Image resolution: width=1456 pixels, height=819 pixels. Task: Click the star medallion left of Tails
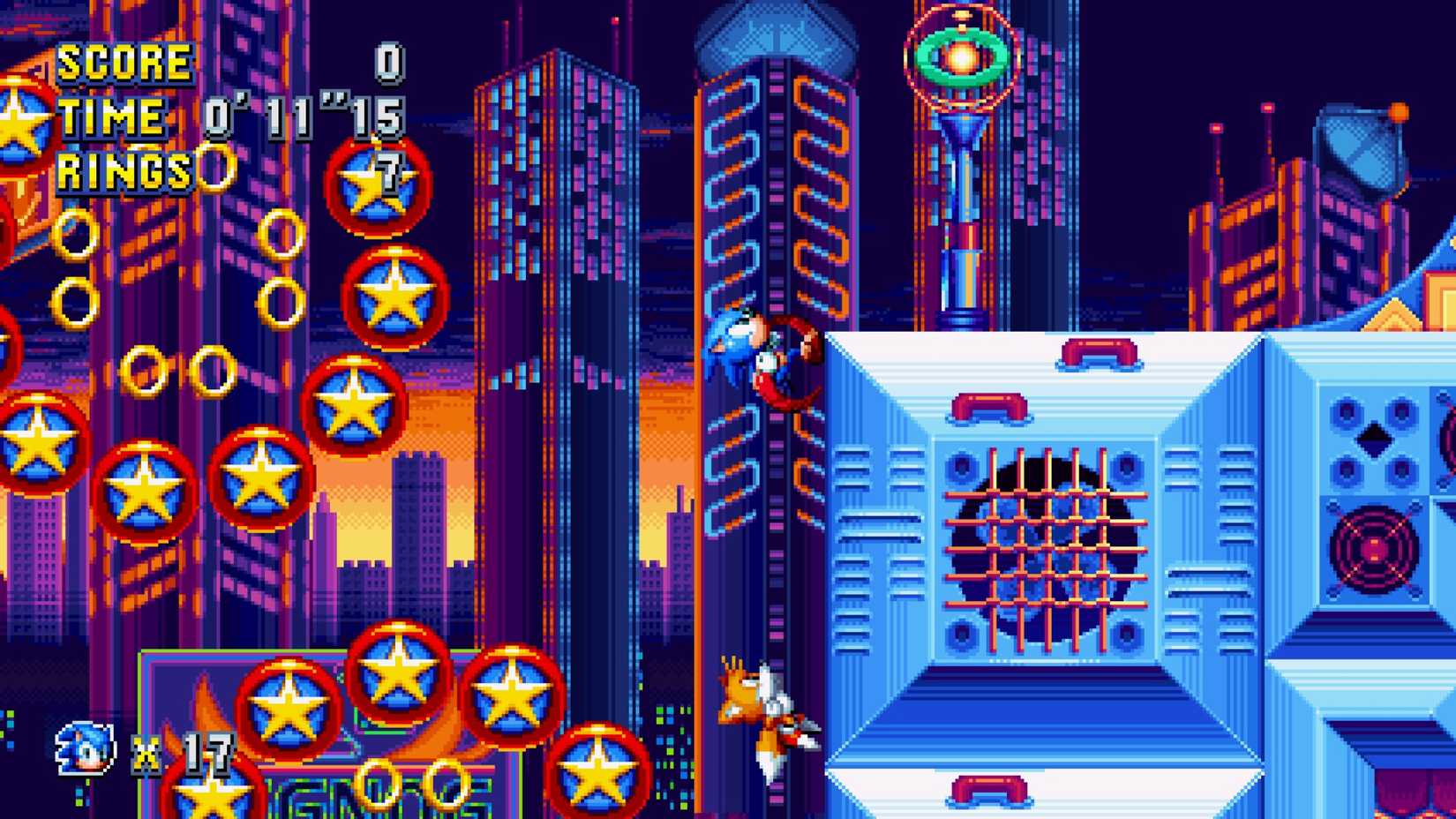click(600, 768)
